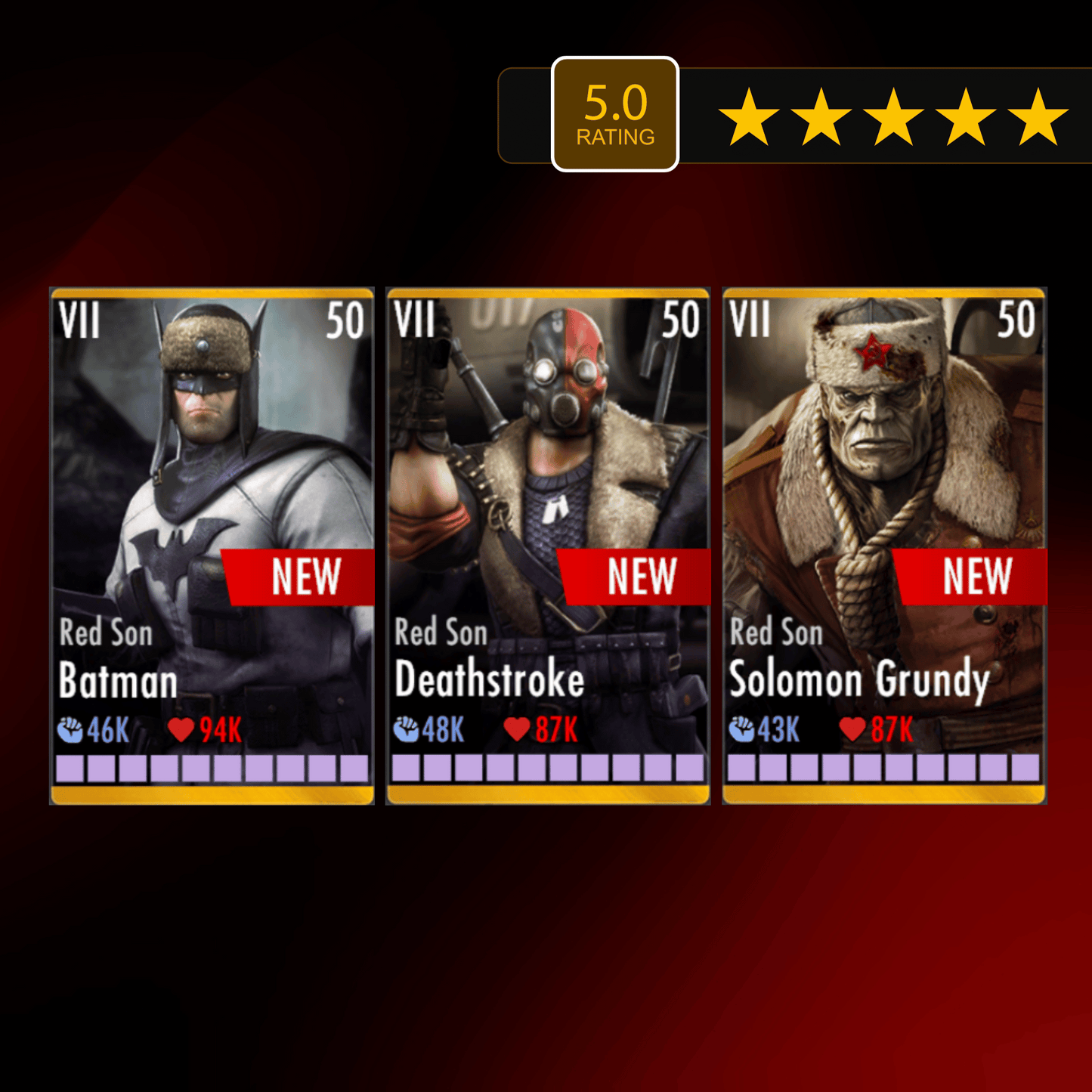Click Solomon Grundy's heart health icon
Image resolution: width=1092 pixels, height=1092 pixels.
[x=852, y=730]
